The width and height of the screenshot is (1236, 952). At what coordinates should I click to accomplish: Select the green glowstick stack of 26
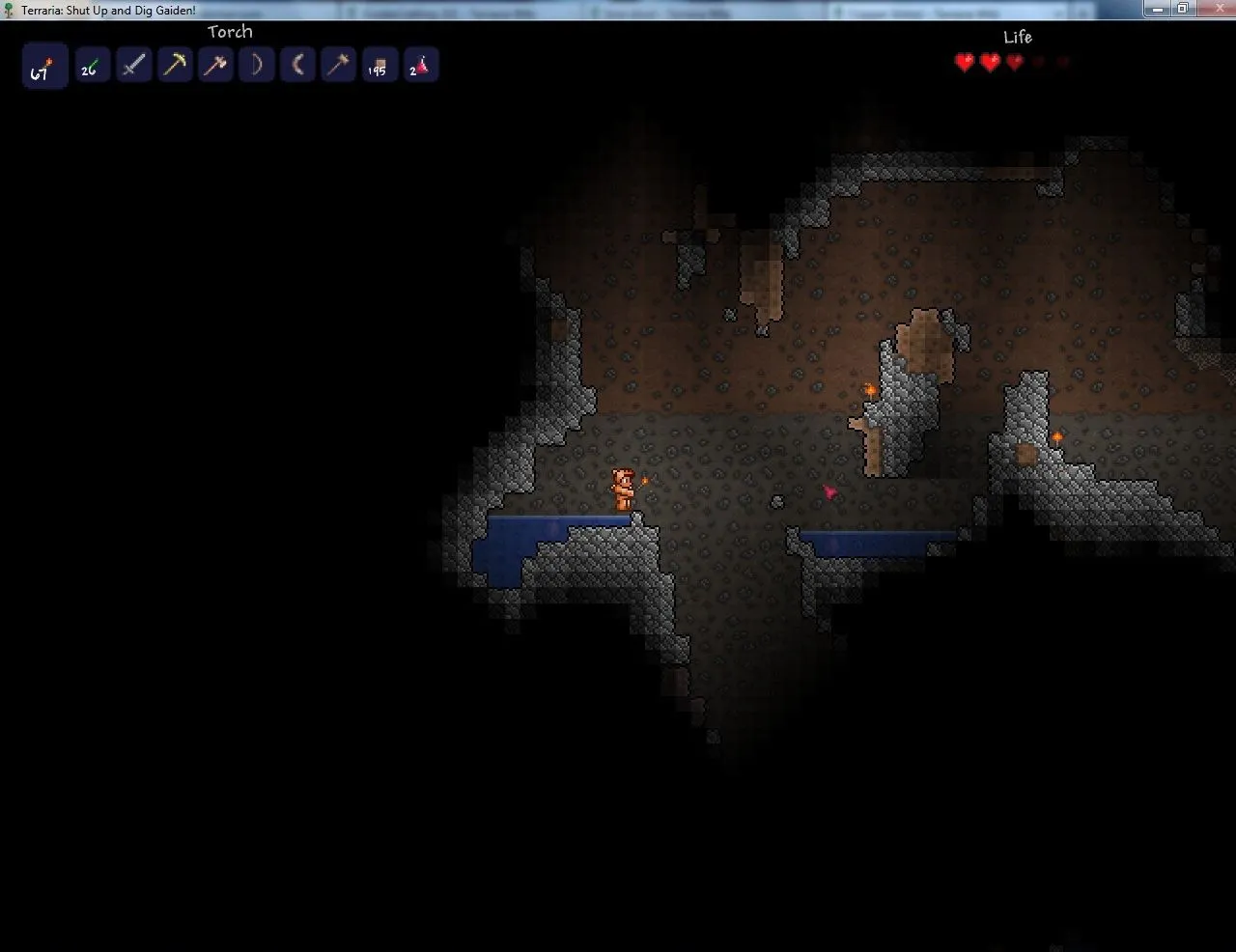(93, 66)
